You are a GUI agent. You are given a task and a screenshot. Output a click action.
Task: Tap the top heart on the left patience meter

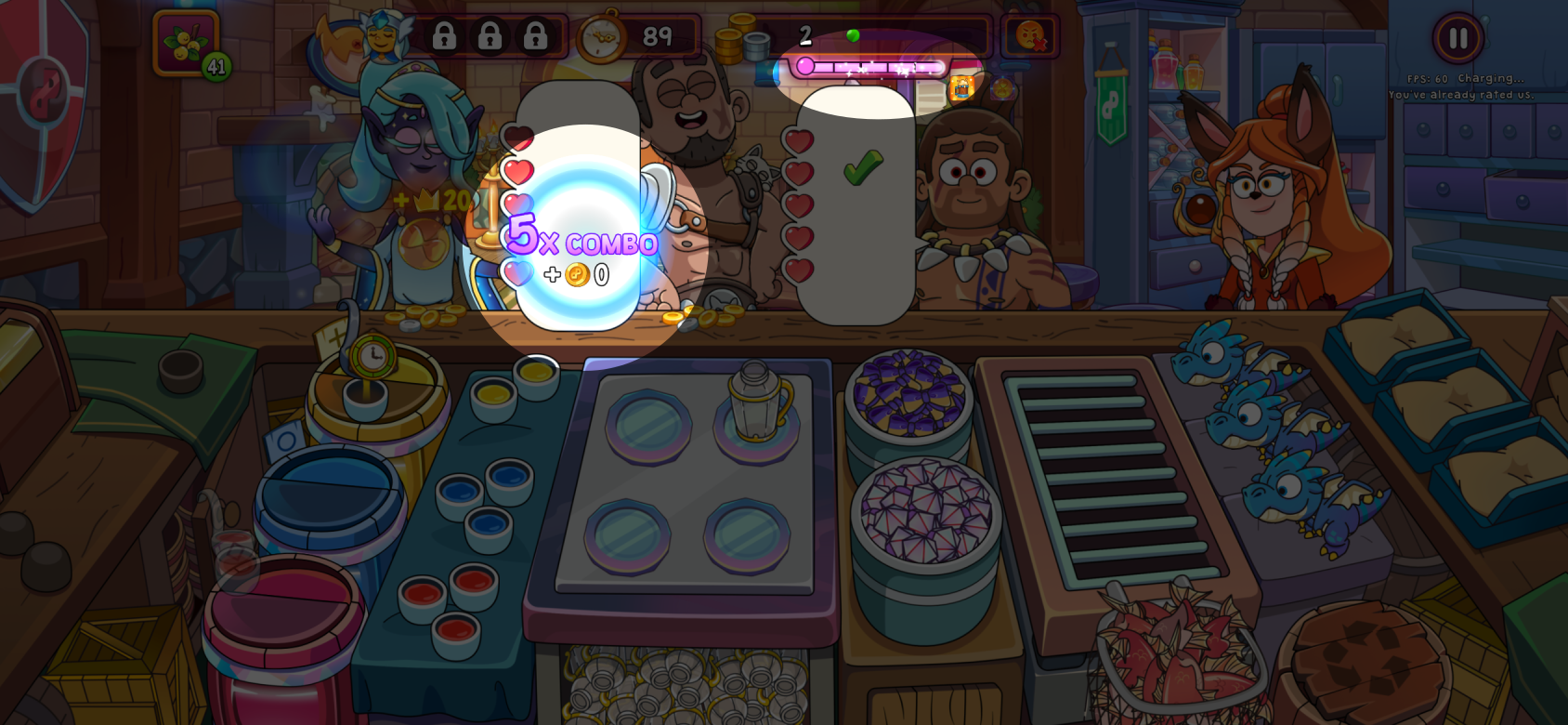click(x=517, y=138)
